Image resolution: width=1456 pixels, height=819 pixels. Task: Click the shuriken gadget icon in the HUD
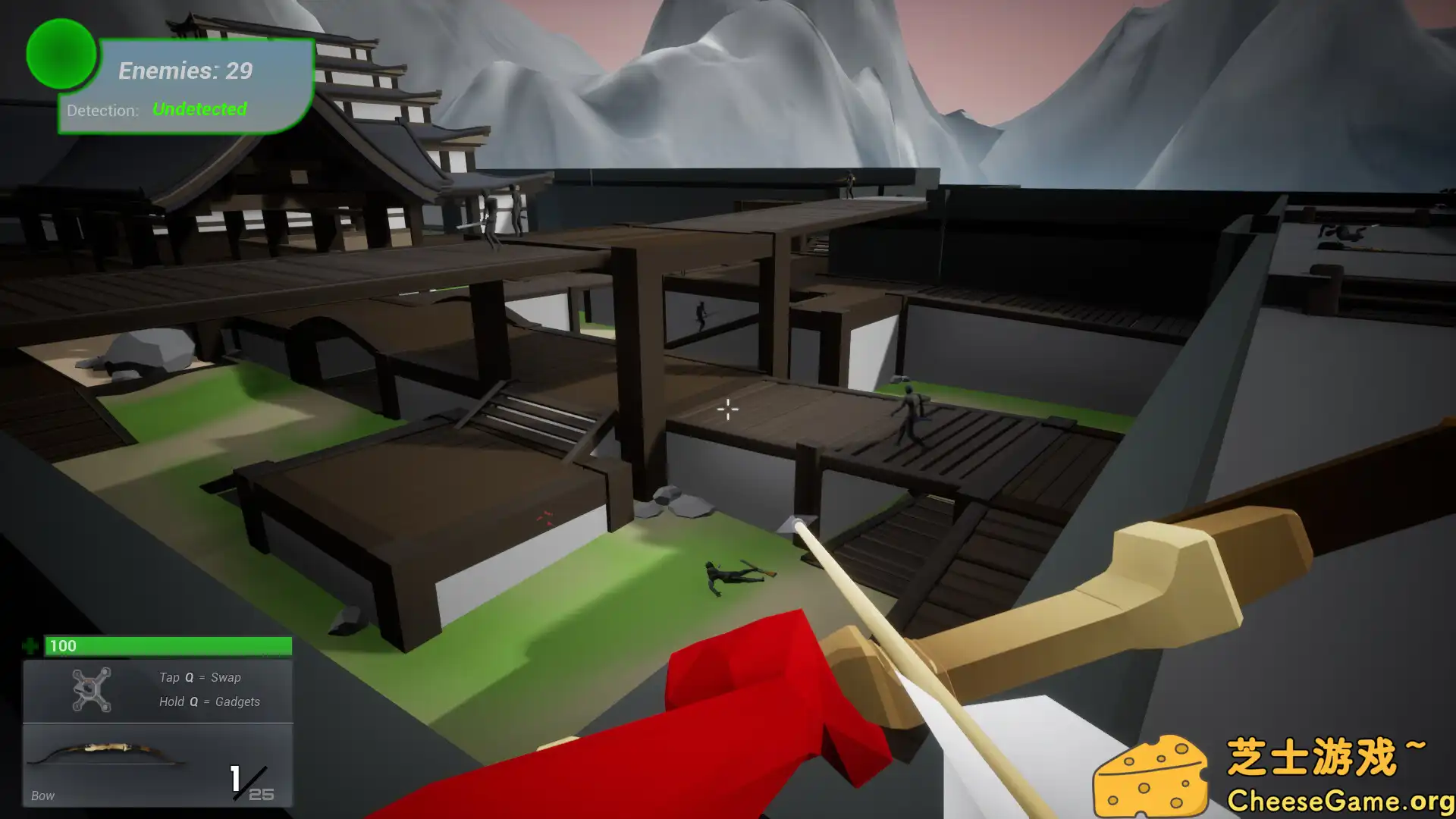[x=89, y=689]
